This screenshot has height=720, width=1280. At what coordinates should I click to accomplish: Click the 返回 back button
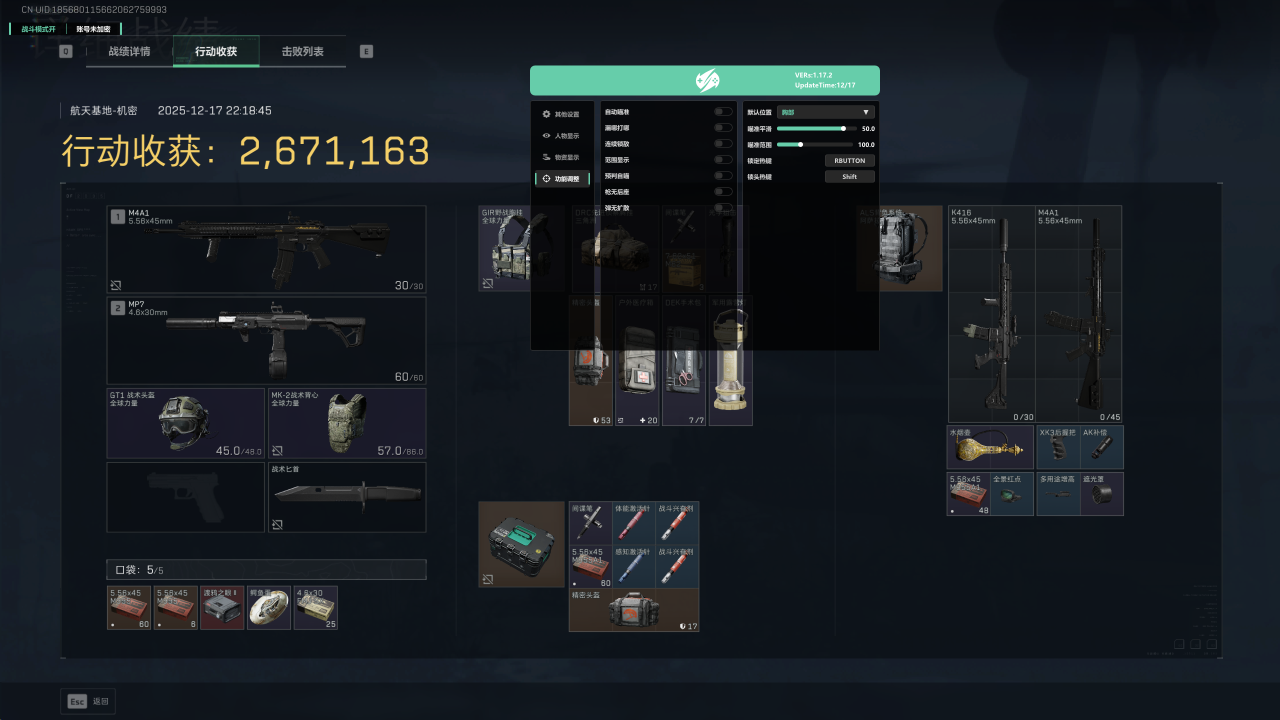point(88,701)
